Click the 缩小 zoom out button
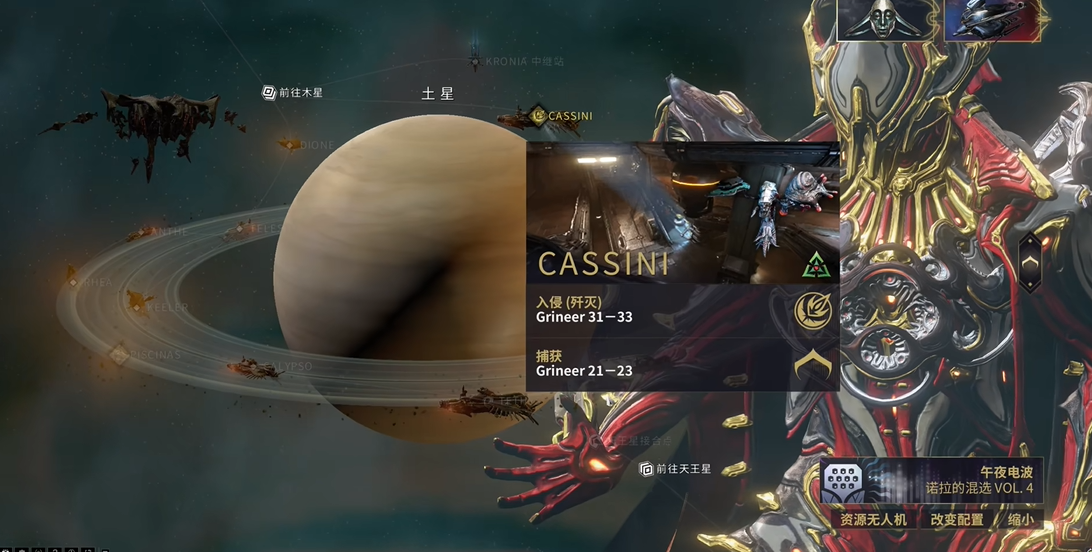1092x552 pixels. [x=1021, y=520]
